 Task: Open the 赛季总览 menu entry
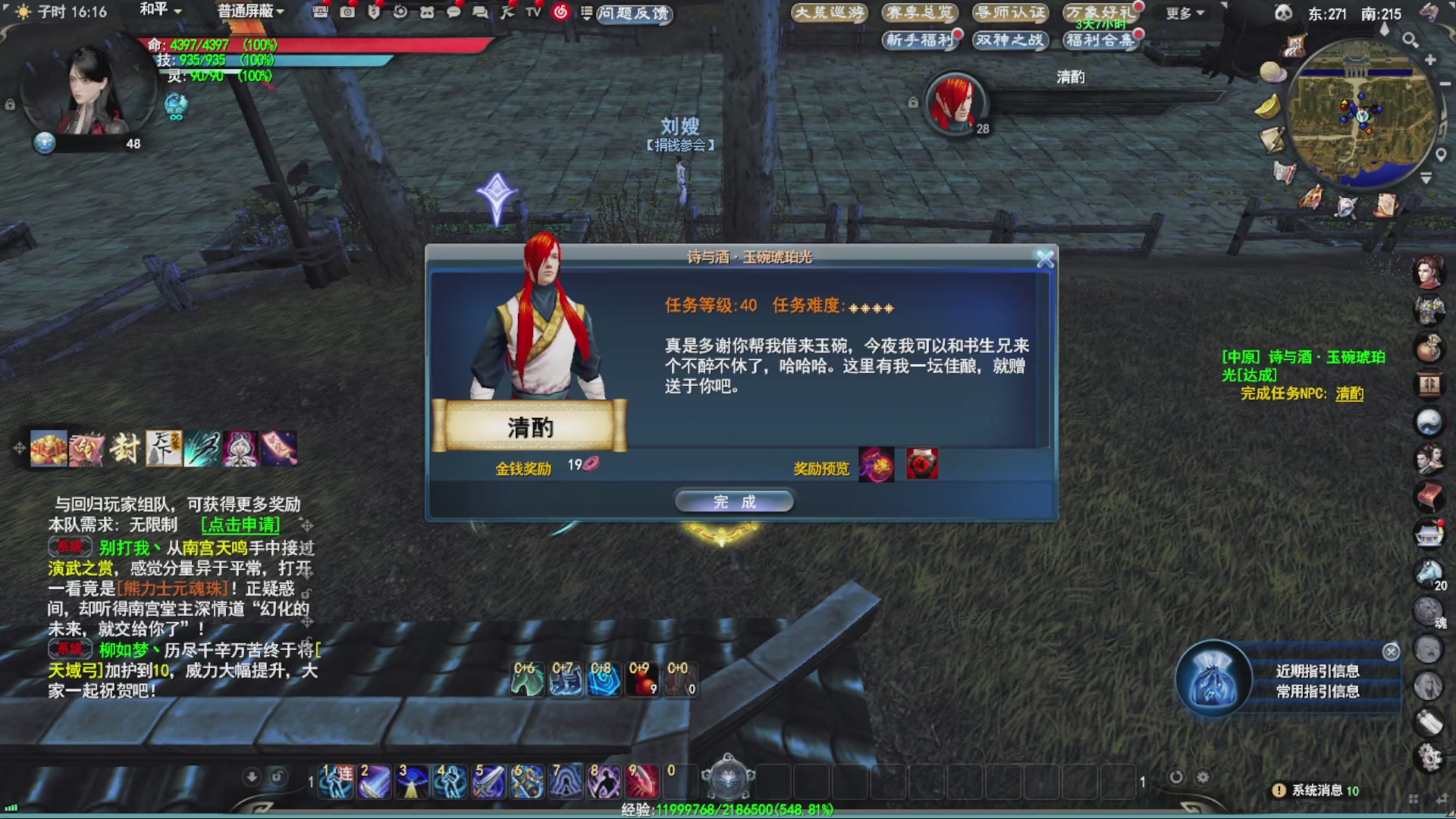click(920, 12)
